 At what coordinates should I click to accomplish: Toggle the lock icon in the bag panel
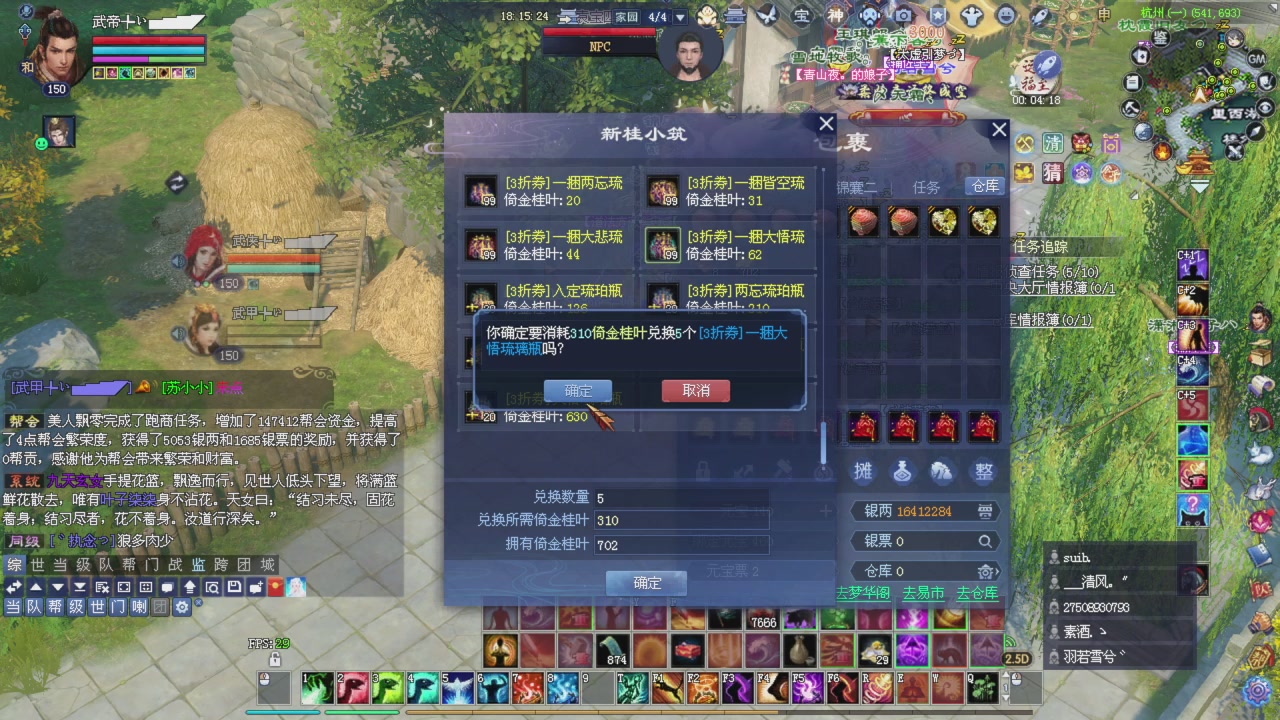click(703, 469)
